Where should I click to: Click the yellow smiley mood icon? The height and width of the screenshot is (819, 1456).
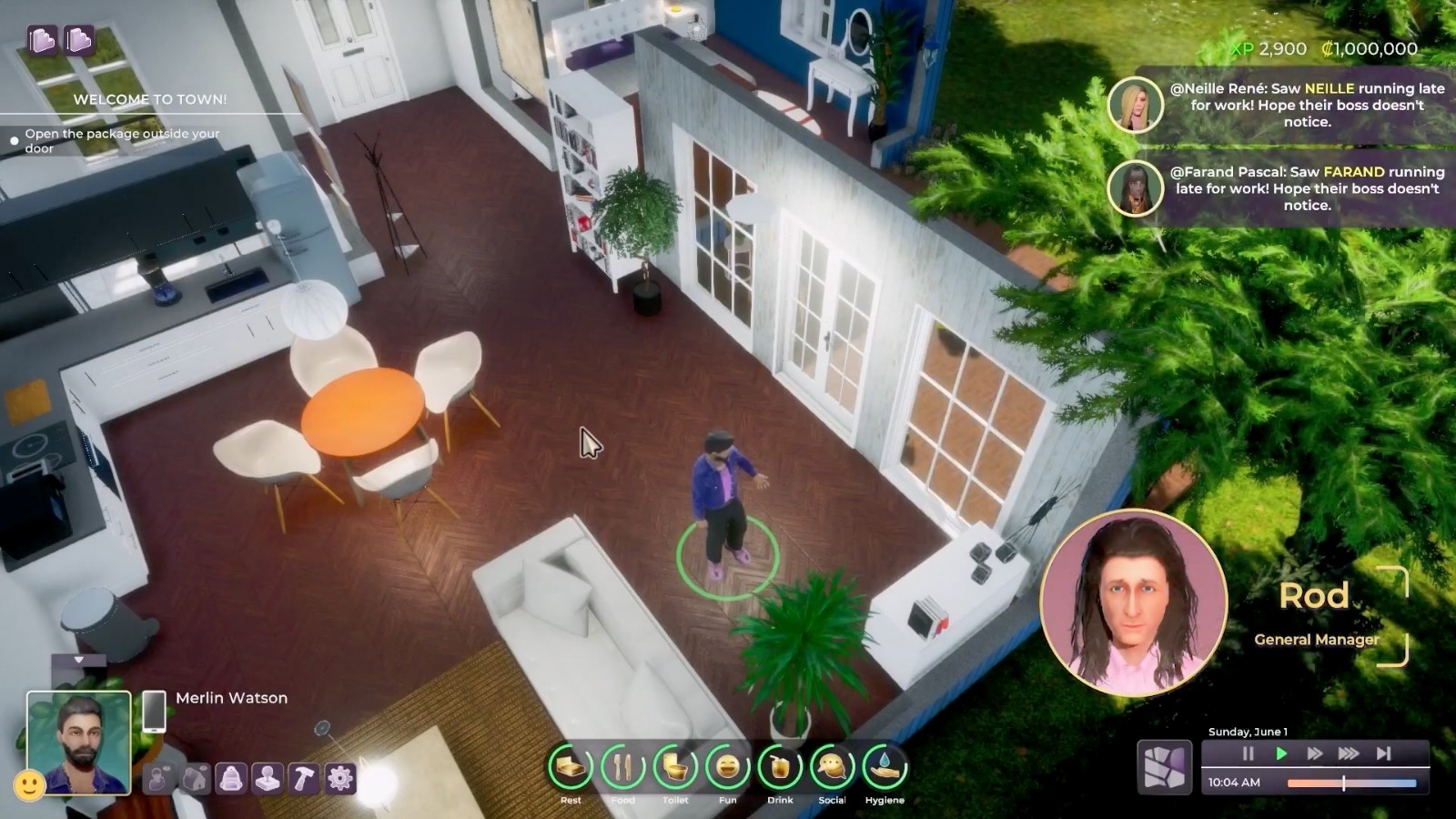coord(29,785)
